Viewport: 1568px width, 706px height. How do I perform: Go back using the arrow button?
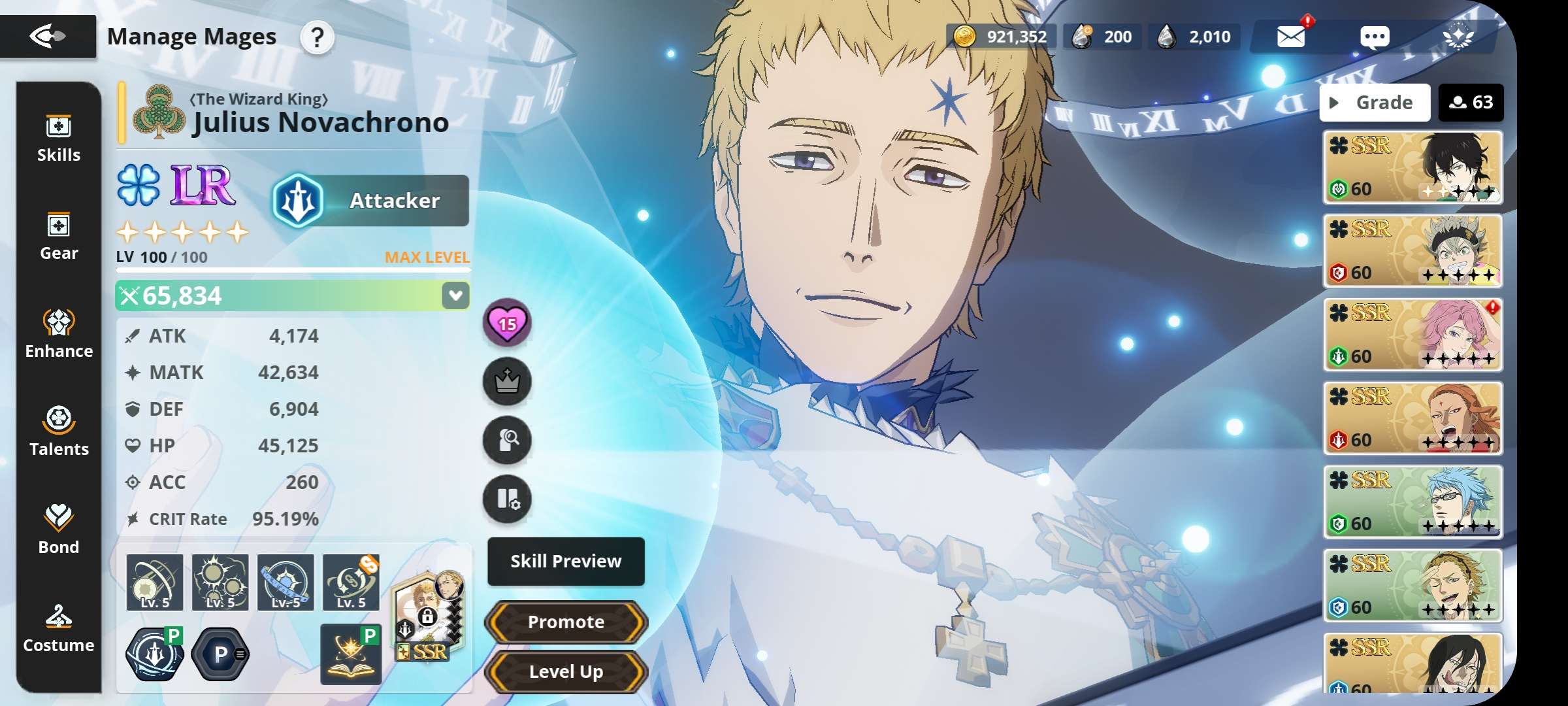click(48, 36)
